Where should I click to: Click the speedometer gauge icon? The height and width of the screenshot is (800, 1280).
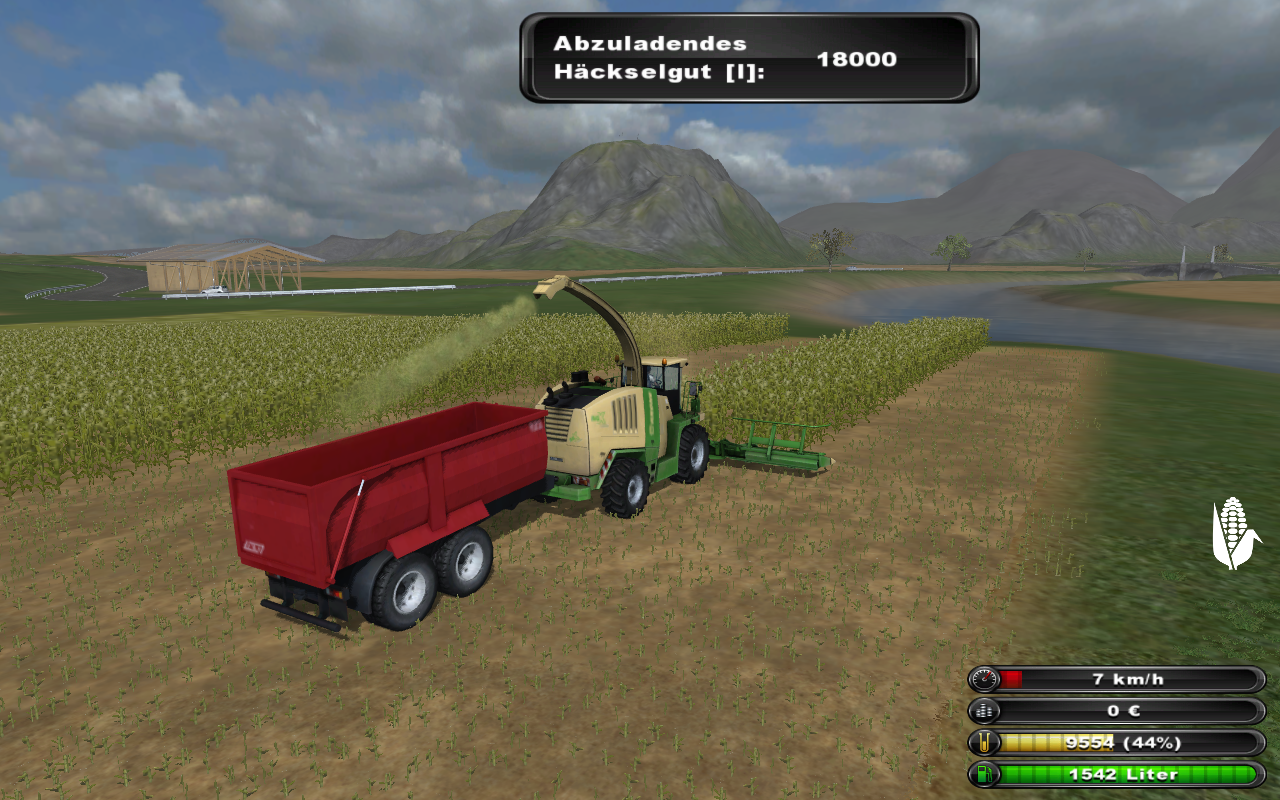tap(985, 680)
